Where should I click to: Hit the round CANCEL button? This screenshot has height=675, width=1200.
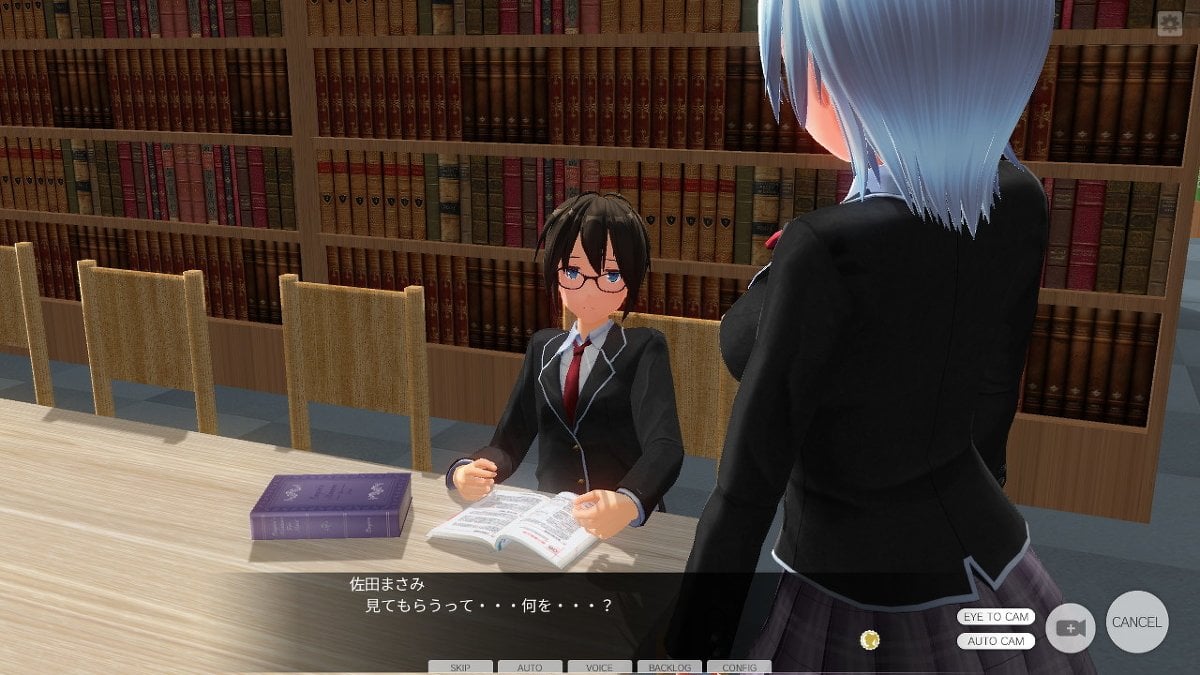[x=1137, y=622]
